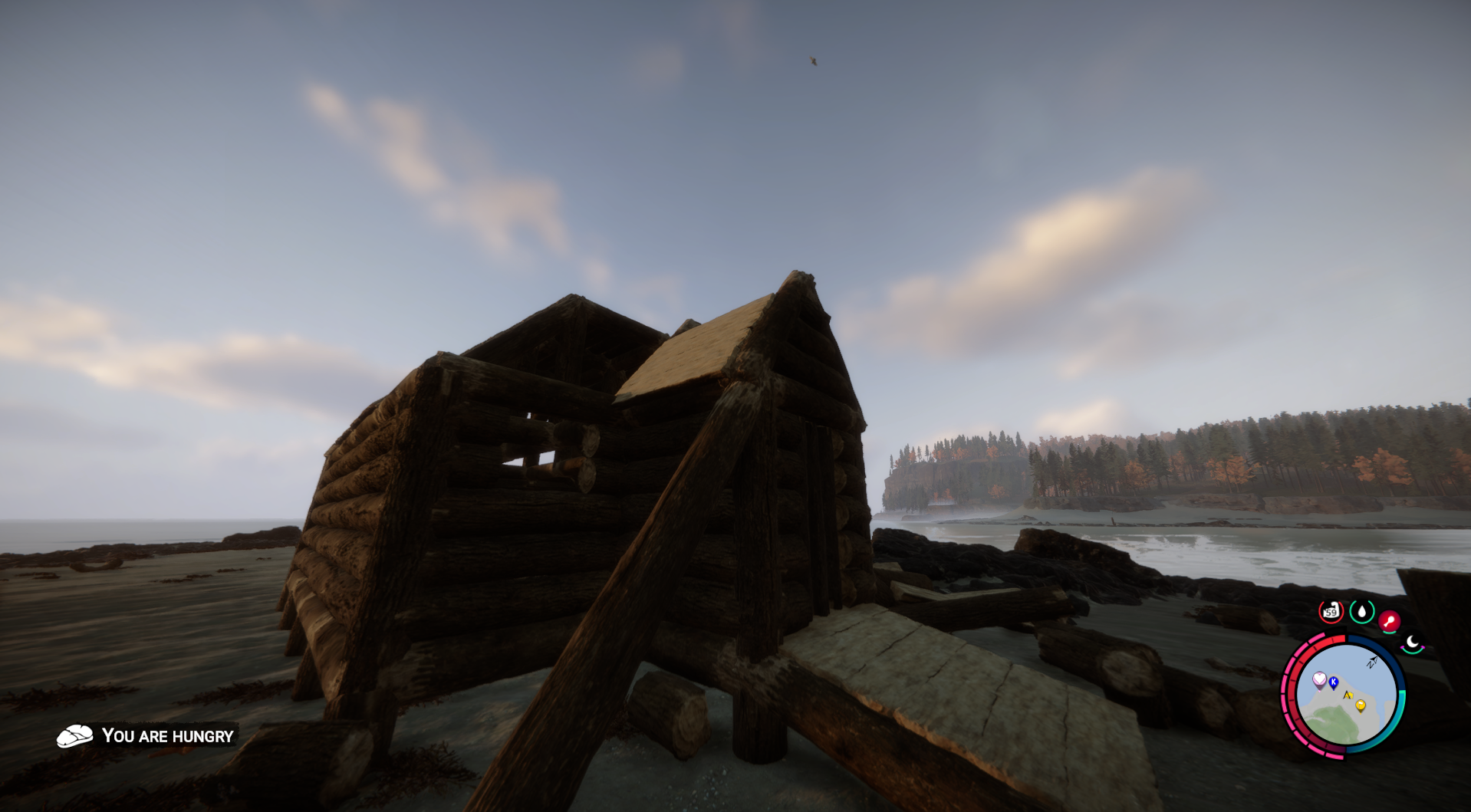
Task: Click the 'You are hungry' text banner
Action: (167, 736)
